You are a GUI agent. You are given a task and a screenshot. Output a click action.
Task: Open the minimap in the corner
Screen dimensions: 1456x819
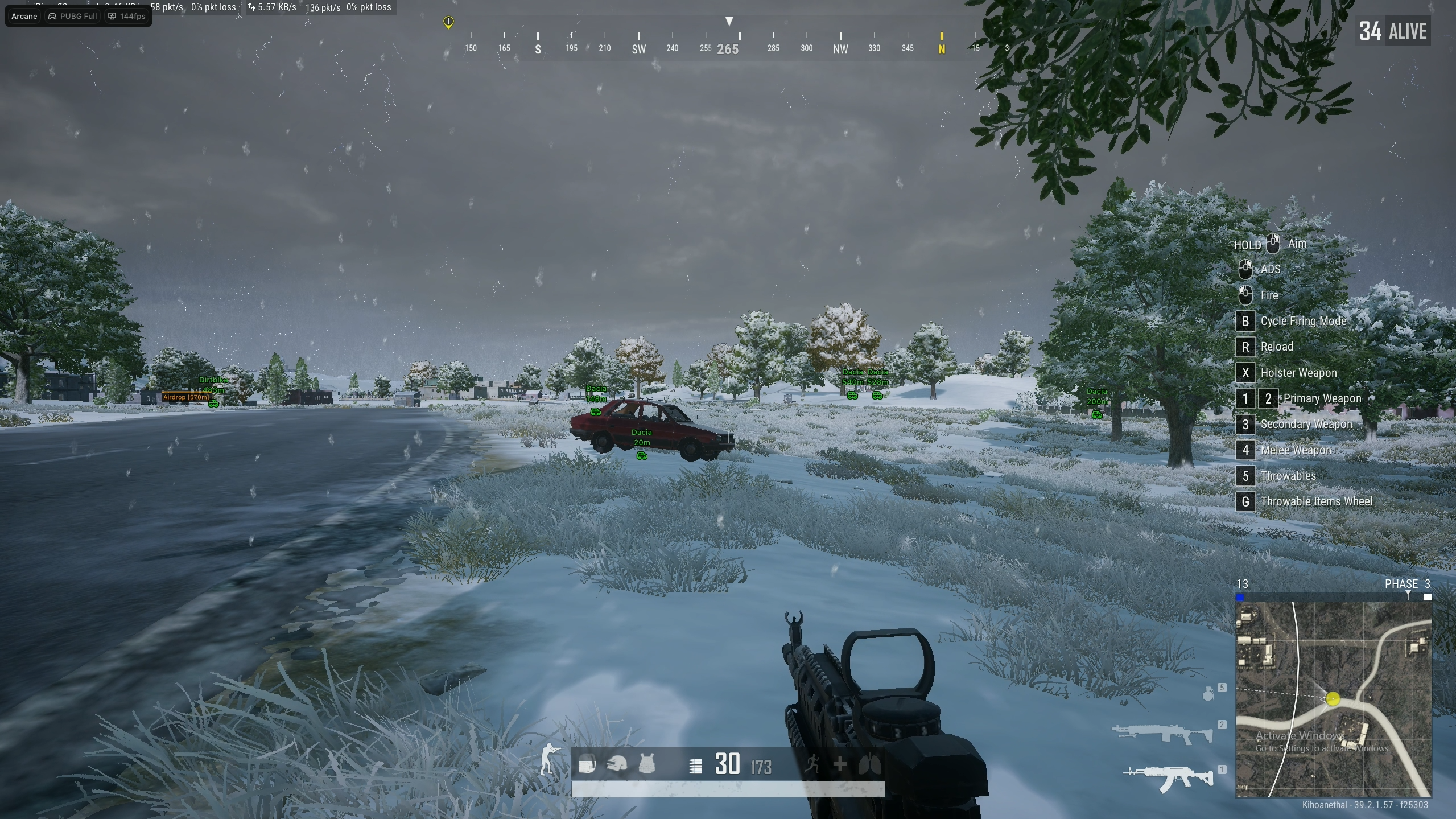(1333, 699)
